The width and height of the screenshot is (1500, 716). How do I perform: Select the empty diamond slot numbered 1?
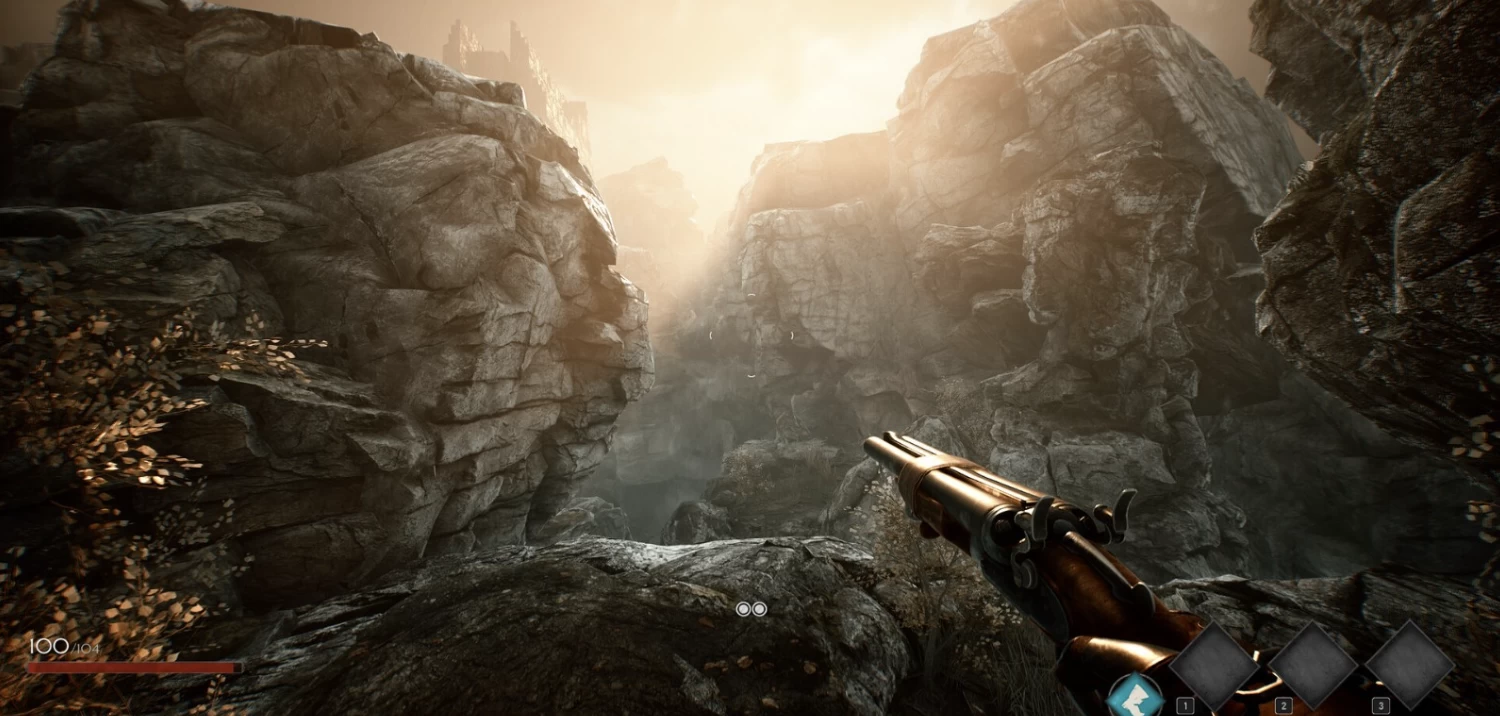tap(1214, 665)
